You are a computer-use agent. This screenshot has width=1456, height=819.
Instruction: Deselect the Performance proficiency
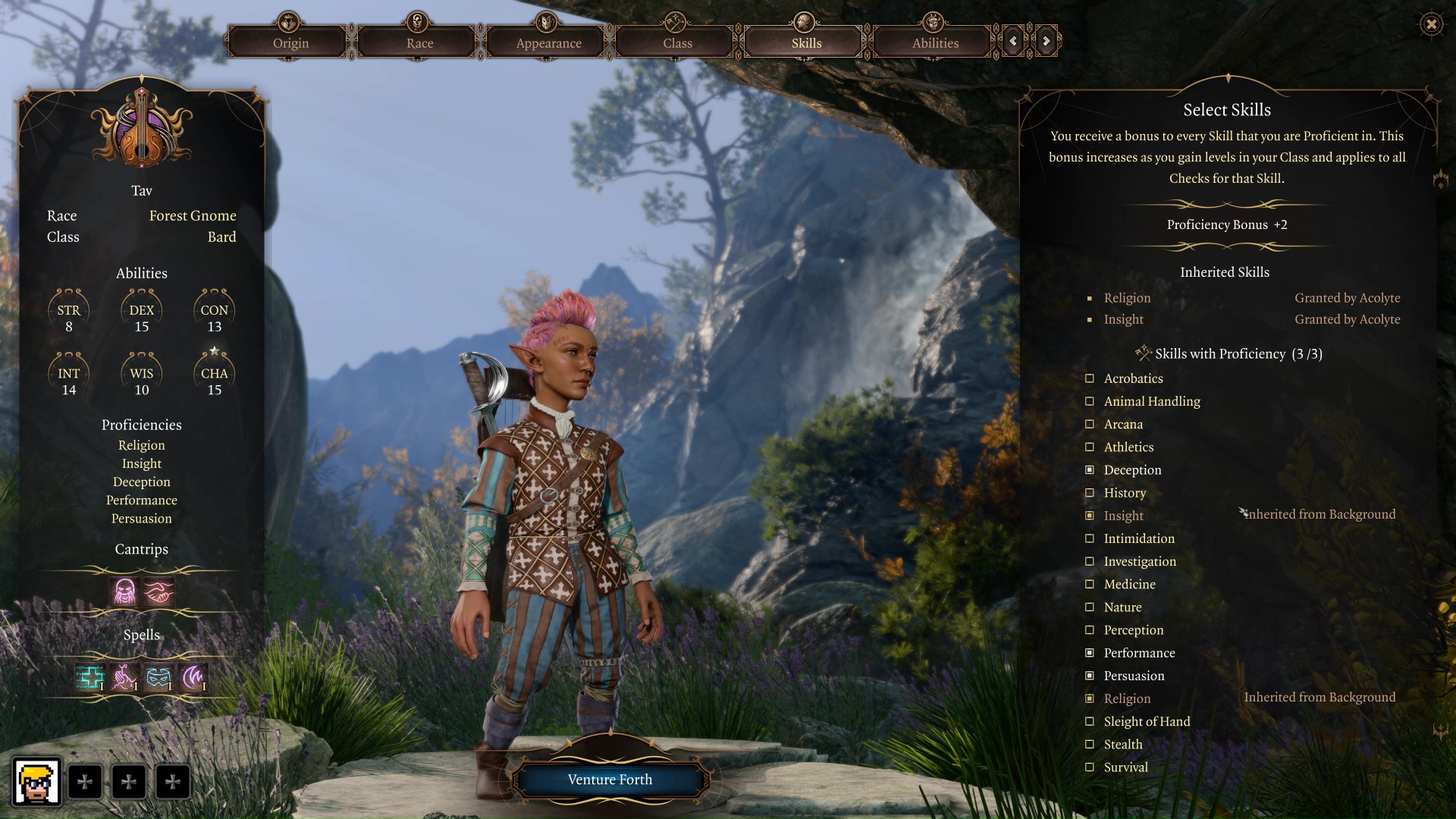[x=1090, y=653]
